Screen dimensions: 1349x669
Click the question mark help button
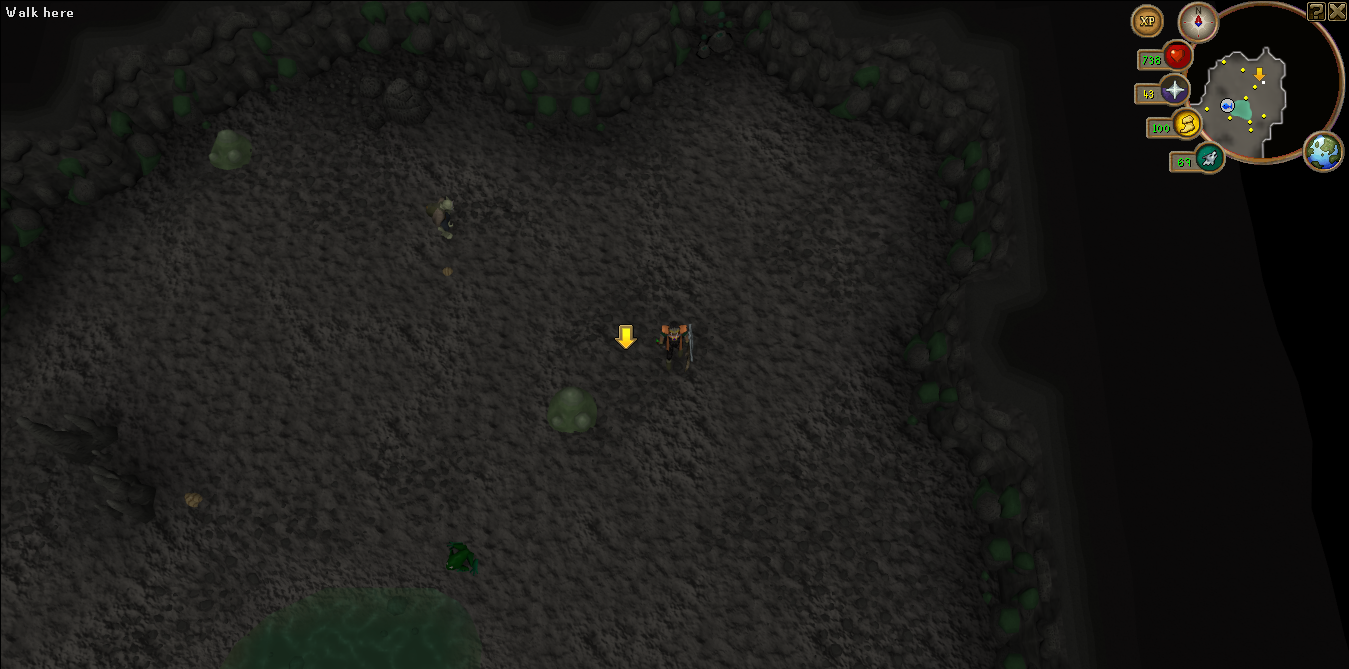point(1317,11)
